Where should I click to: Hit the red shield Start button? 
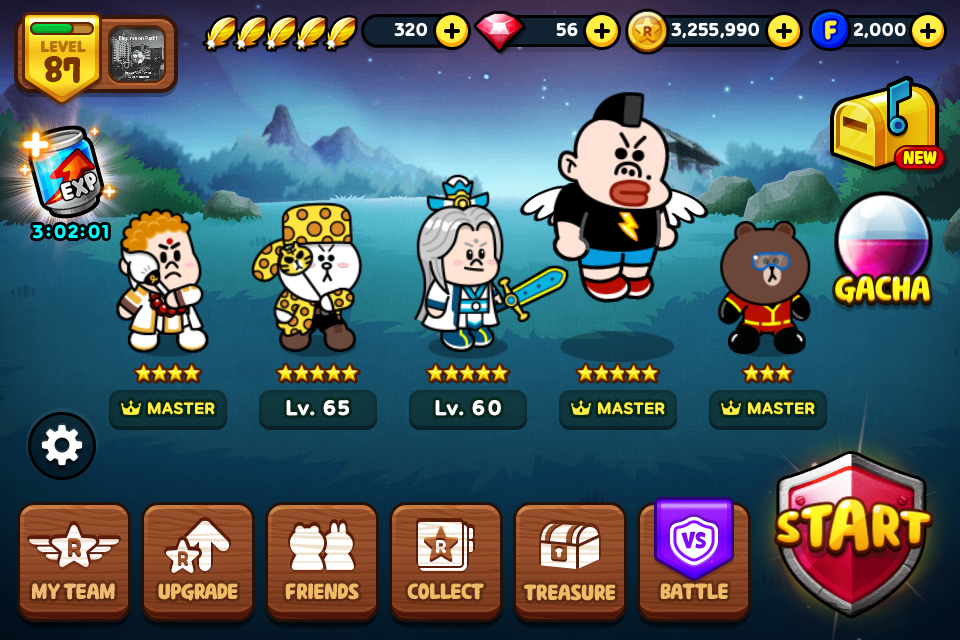tap(852, 532)
